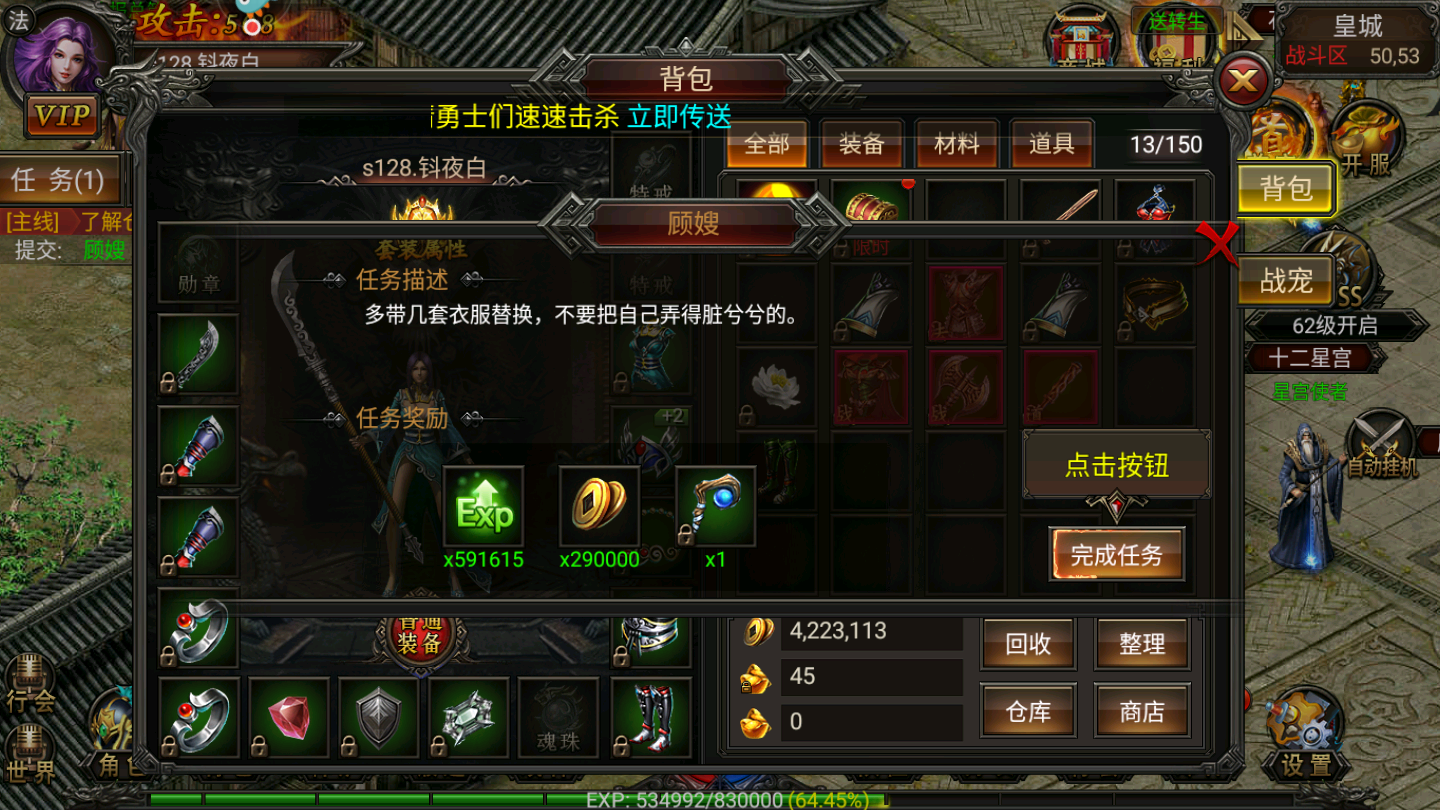1440x810 pixels.
Task: Switch to the 装备 equipment tab
Action: [861, 144]
